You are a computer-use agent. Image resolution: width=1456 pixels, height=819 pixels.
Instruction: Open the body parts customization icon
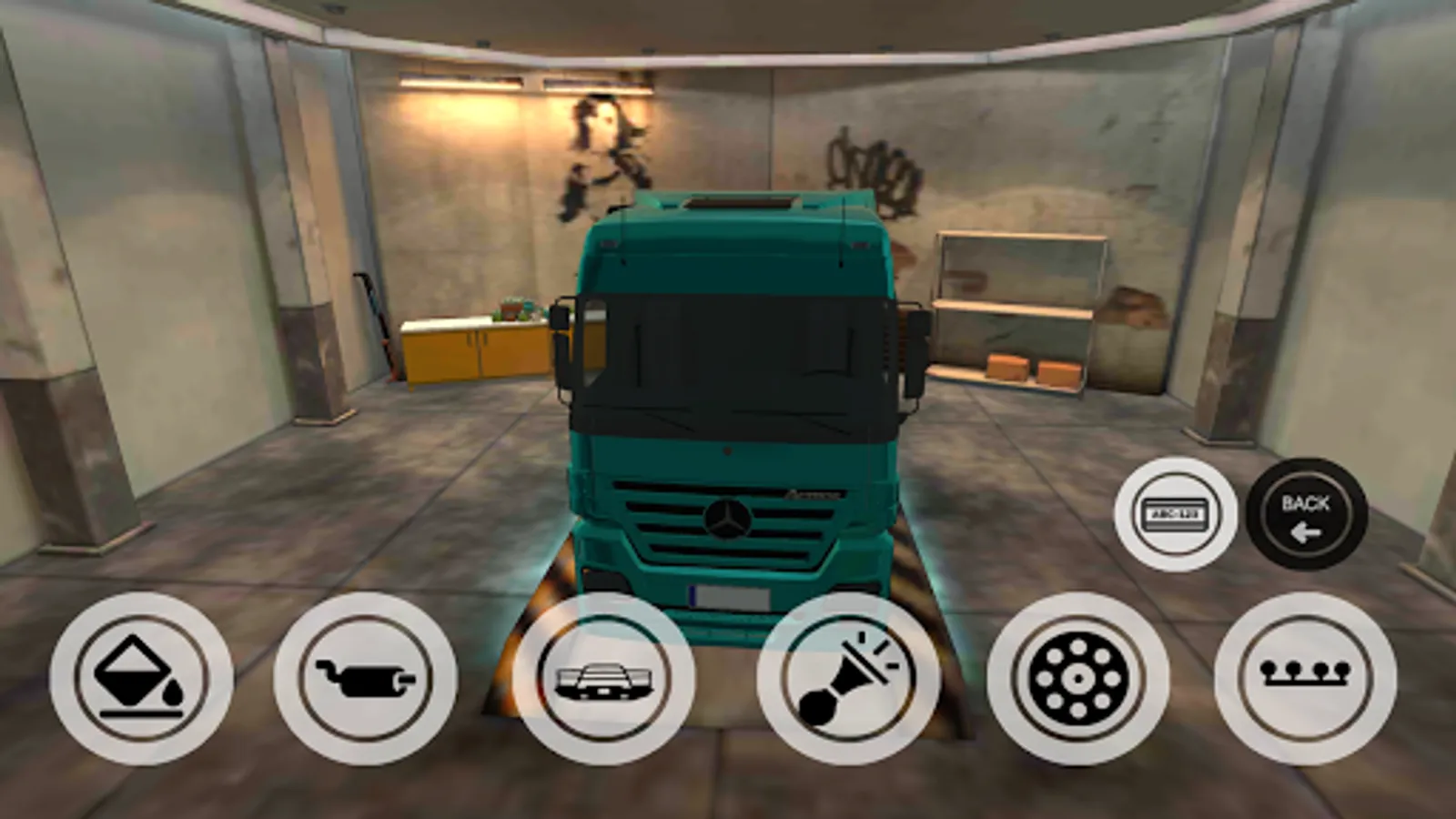[x=602, y=681]
